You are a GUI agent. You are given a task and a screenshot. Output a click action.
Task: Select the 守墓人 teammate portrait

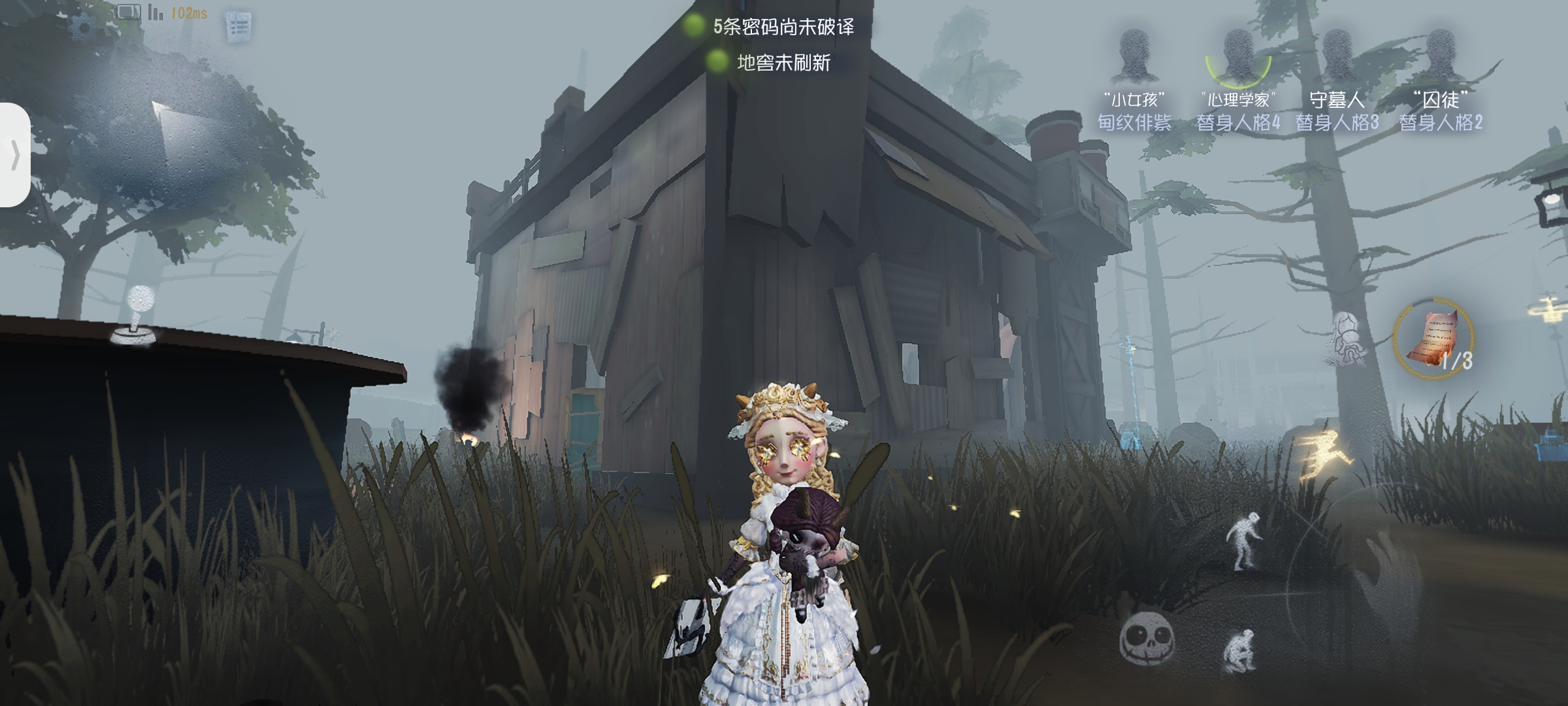pyautogui.click(x=1337, y=56)
